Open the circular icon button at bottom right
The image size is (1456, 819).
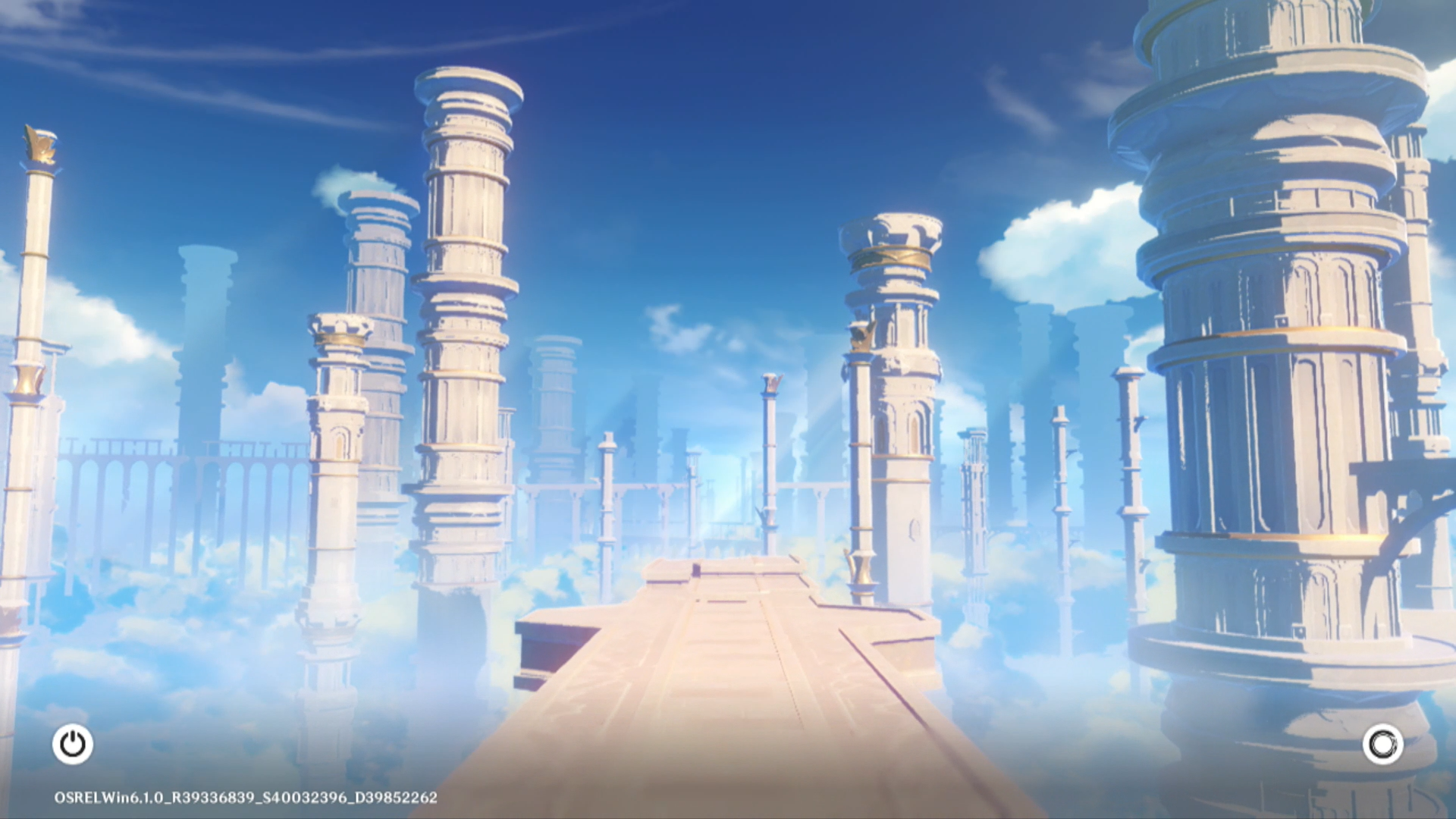pyautogui.click(x=1382, y=745)
